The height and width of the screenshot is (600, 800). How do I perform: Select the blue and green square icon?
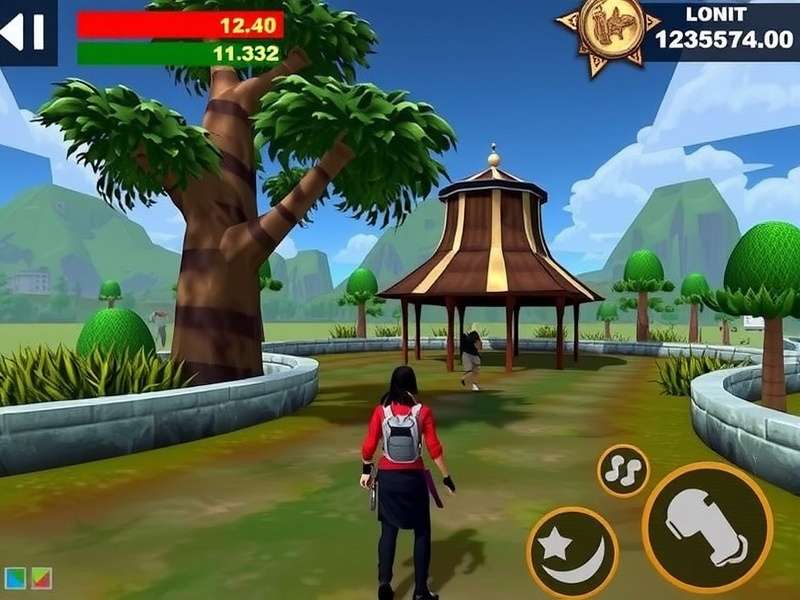(15, 578)
